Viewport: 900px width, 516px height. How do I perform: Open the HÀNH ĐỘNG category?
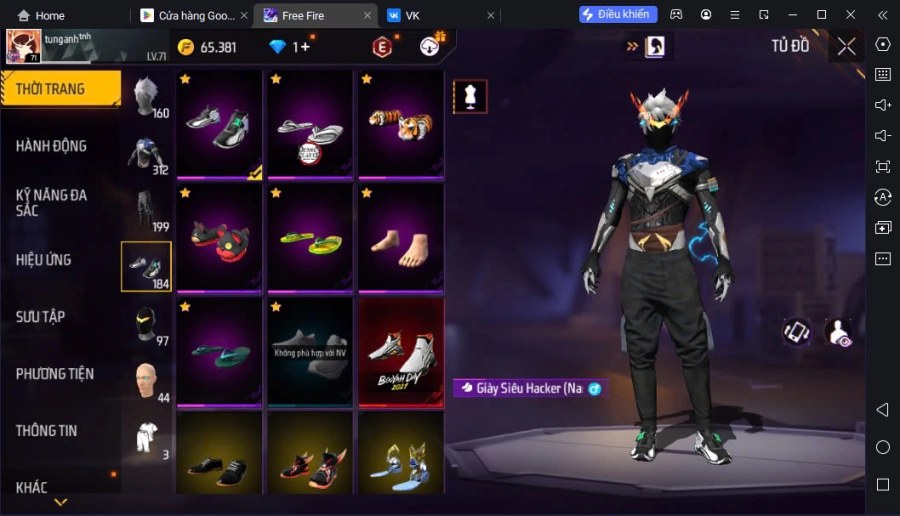click(52, 146)
